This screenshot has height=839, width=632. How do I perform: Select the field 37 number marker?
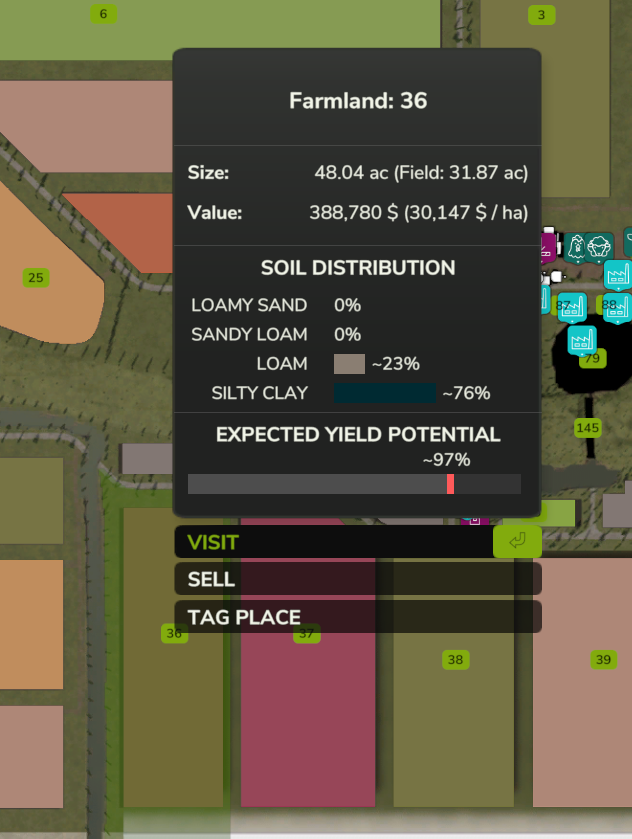[307, 634]
